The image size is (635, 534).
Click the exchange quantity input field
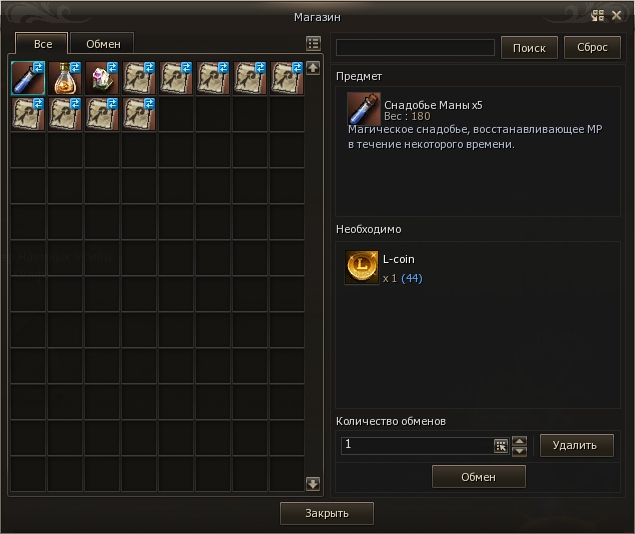[x=417, y=446]
